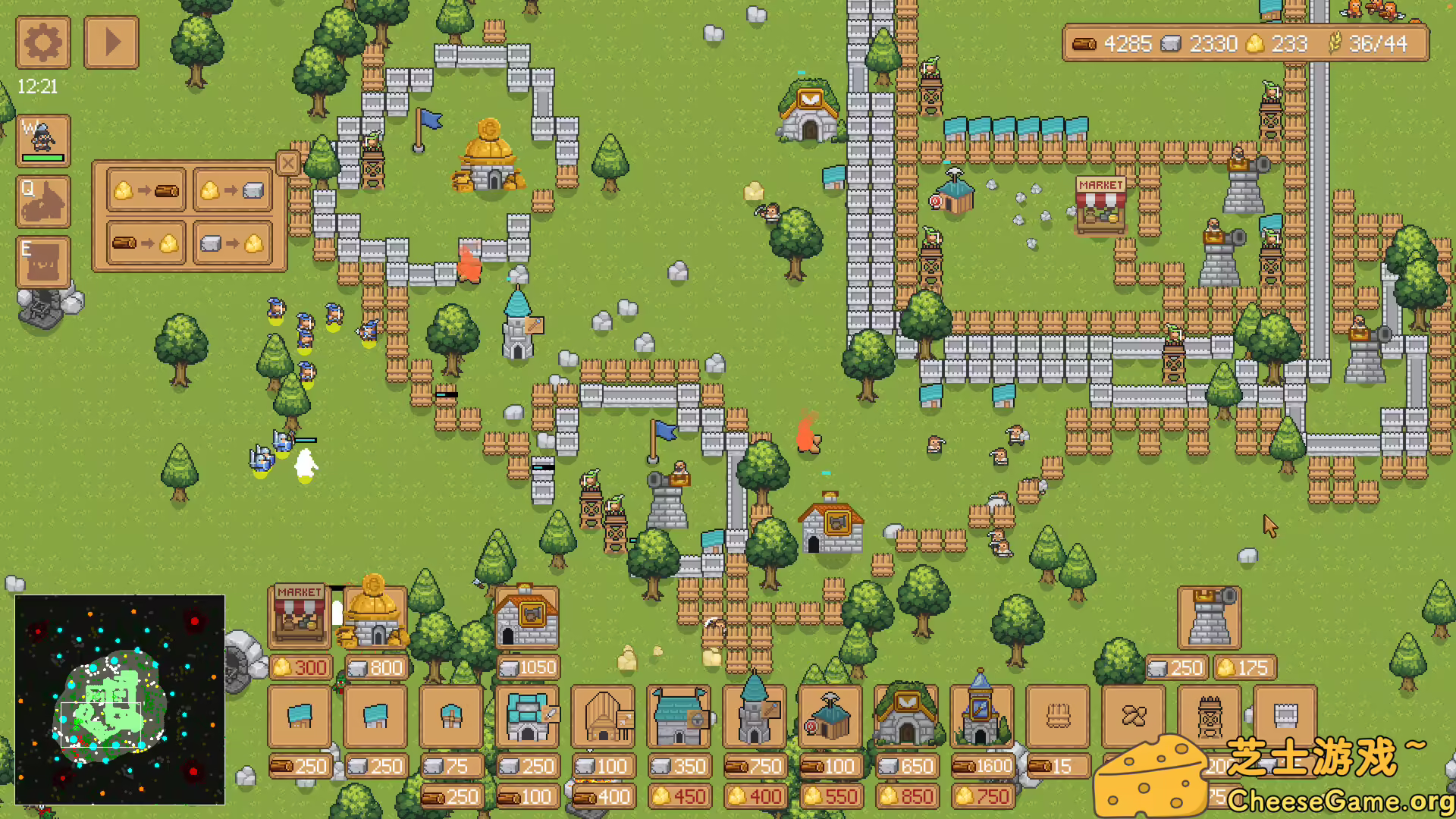This screenshot has width=1456, height=819.
Task: Trade gold for stone in the market panel
Action: pyautogui.click(x=231, y=190)
